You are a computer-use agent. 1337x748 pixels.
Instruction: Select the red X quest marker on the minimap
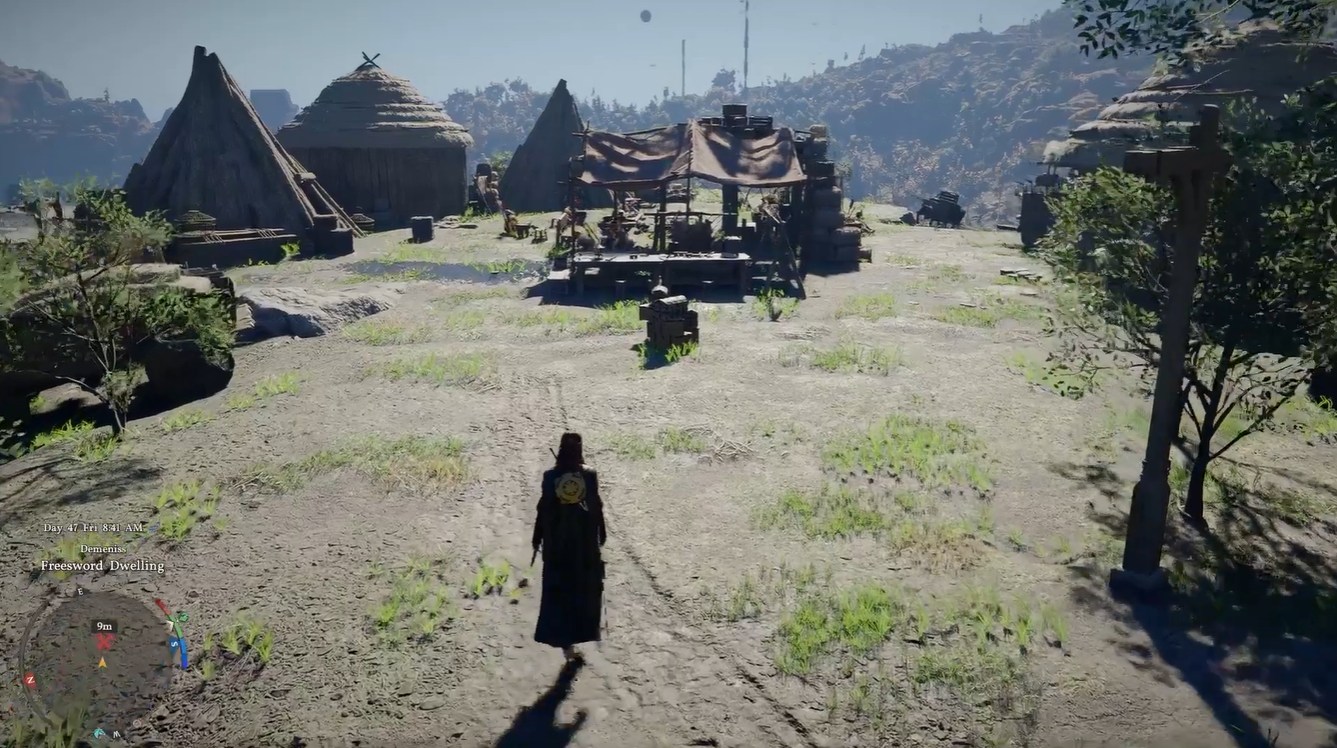106,642
